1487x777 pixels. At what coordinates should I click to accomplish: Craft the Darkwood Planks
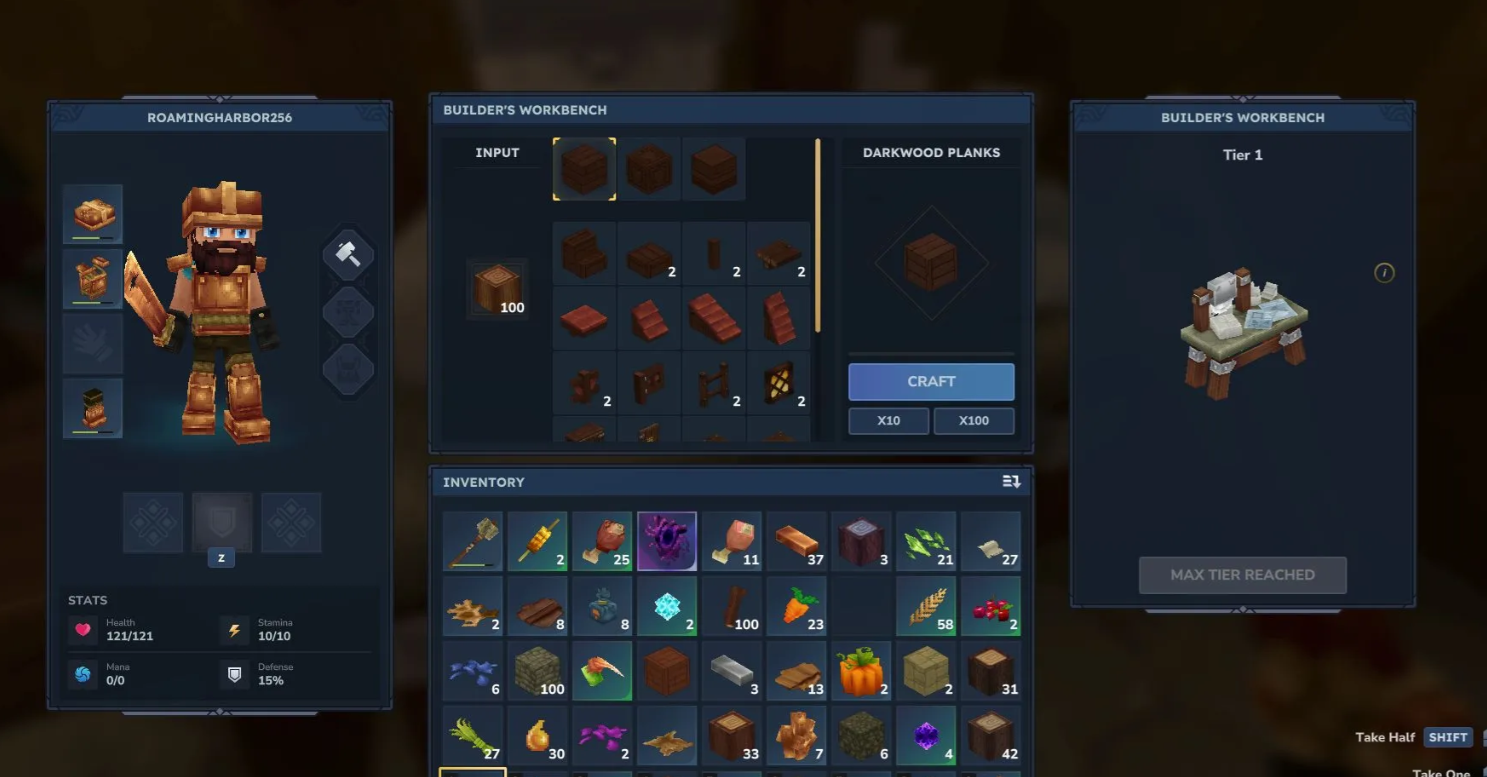[931, 381]
